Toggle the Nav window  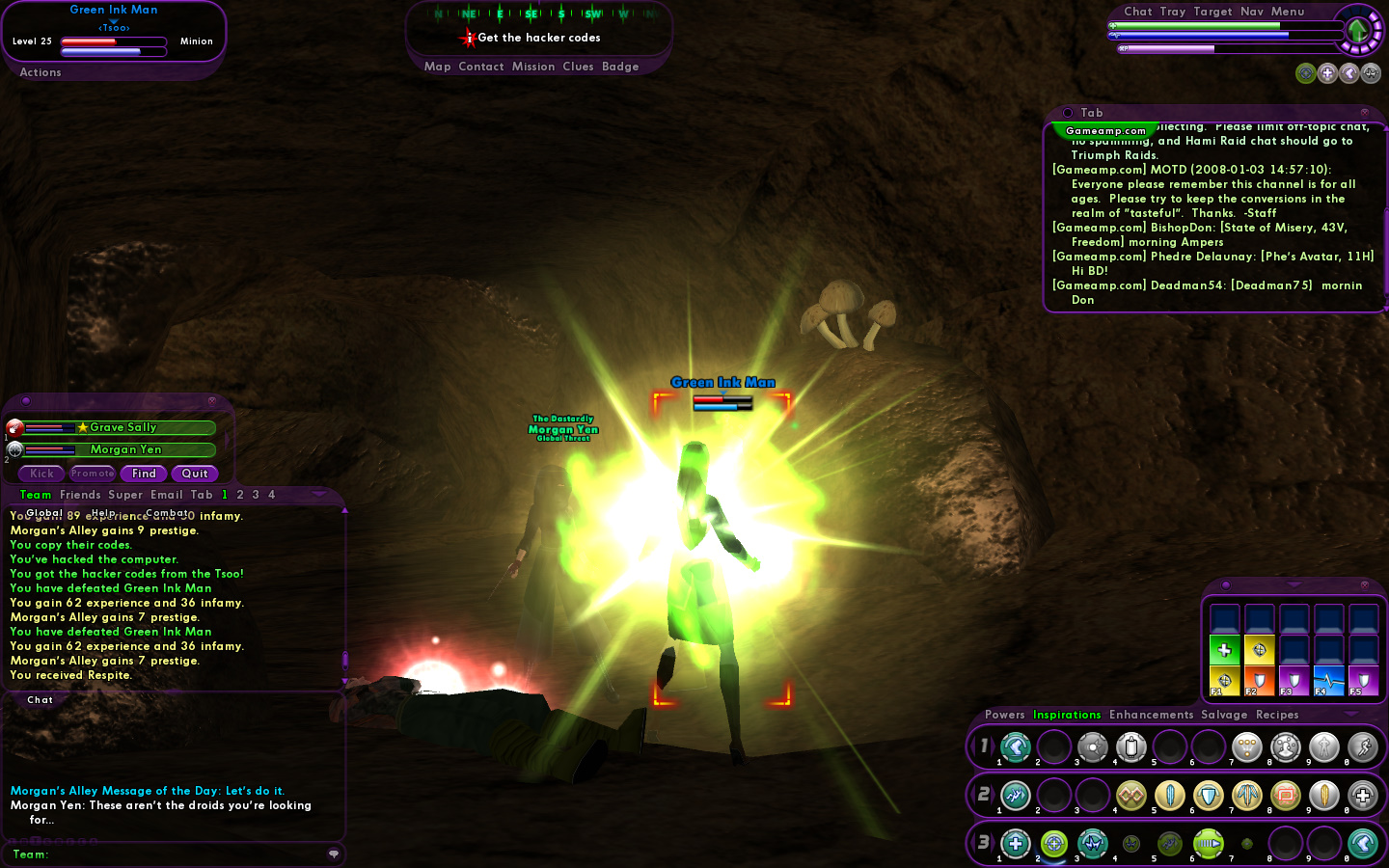point(1252,12)
